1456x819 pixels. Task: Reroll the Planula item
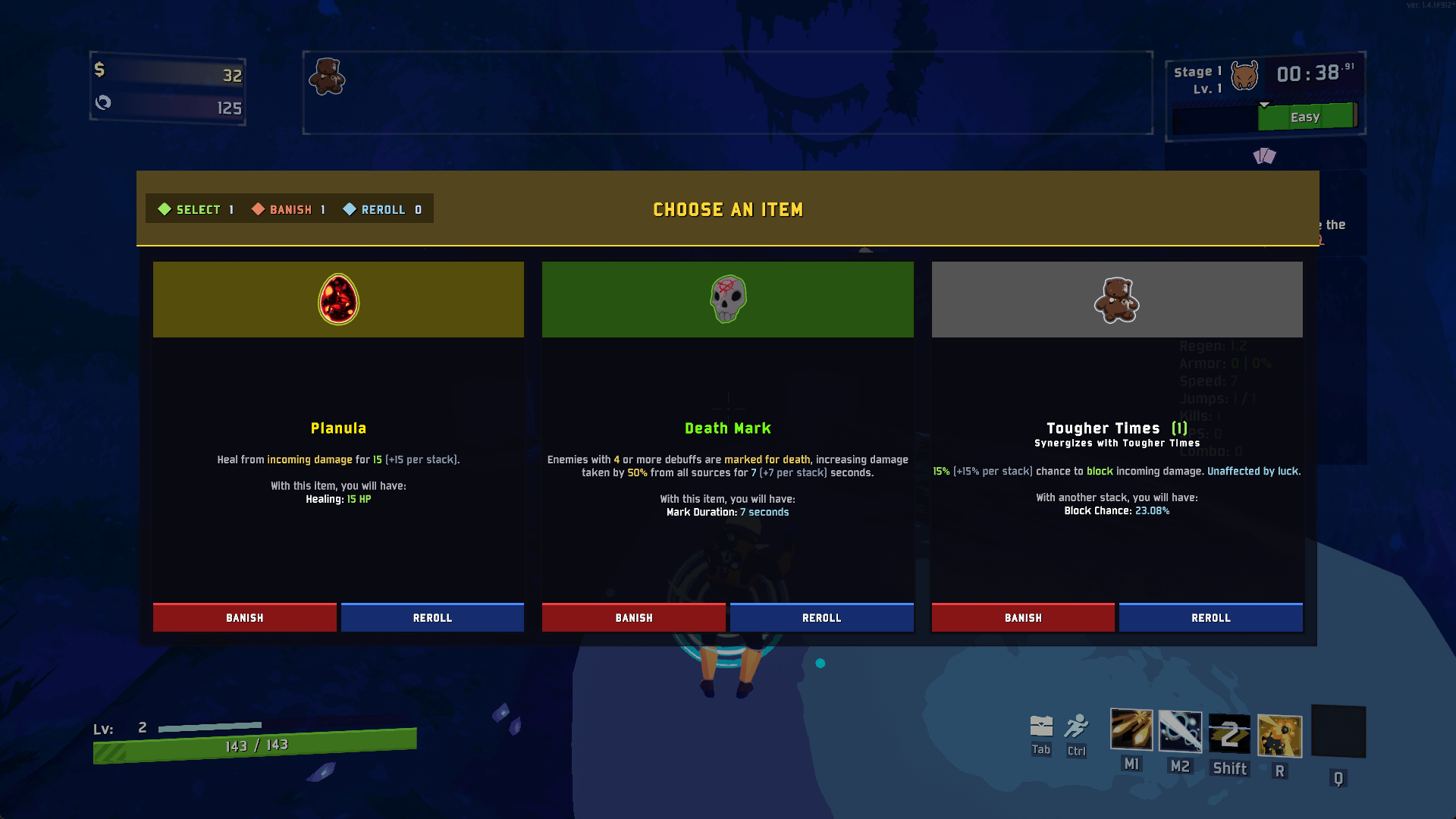click(x=431, y=617)
